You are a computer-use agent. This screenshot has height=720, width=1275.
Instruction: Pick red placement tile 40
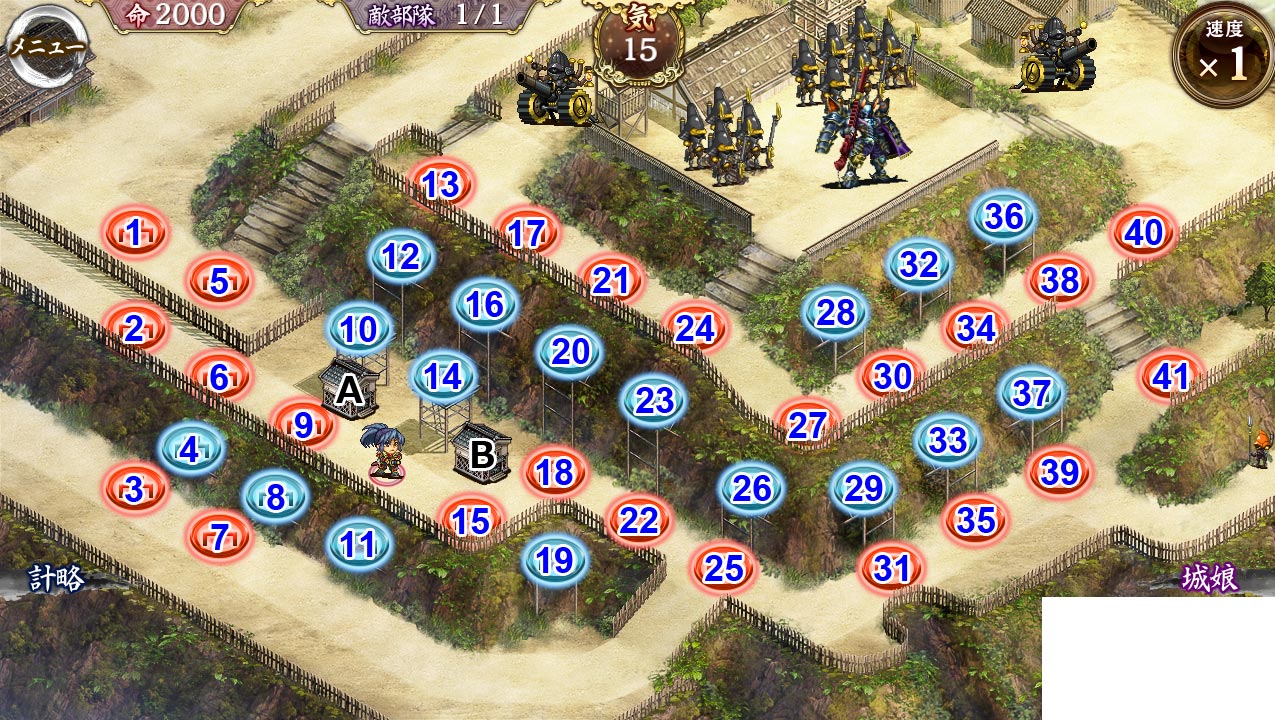click(1143, 233)
